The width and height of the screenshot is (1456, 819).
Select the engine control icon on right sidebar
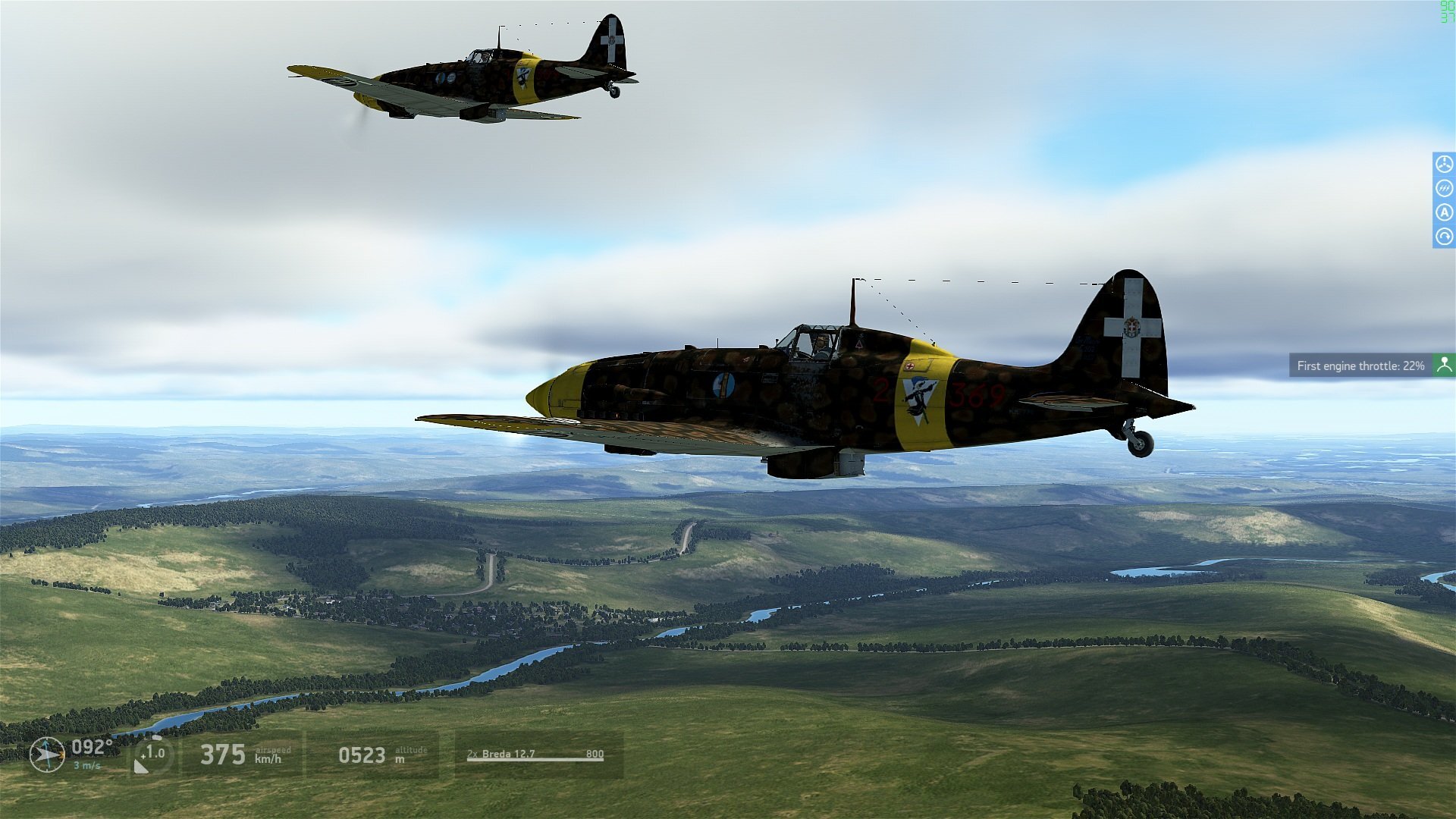[x=1444, y=164]
